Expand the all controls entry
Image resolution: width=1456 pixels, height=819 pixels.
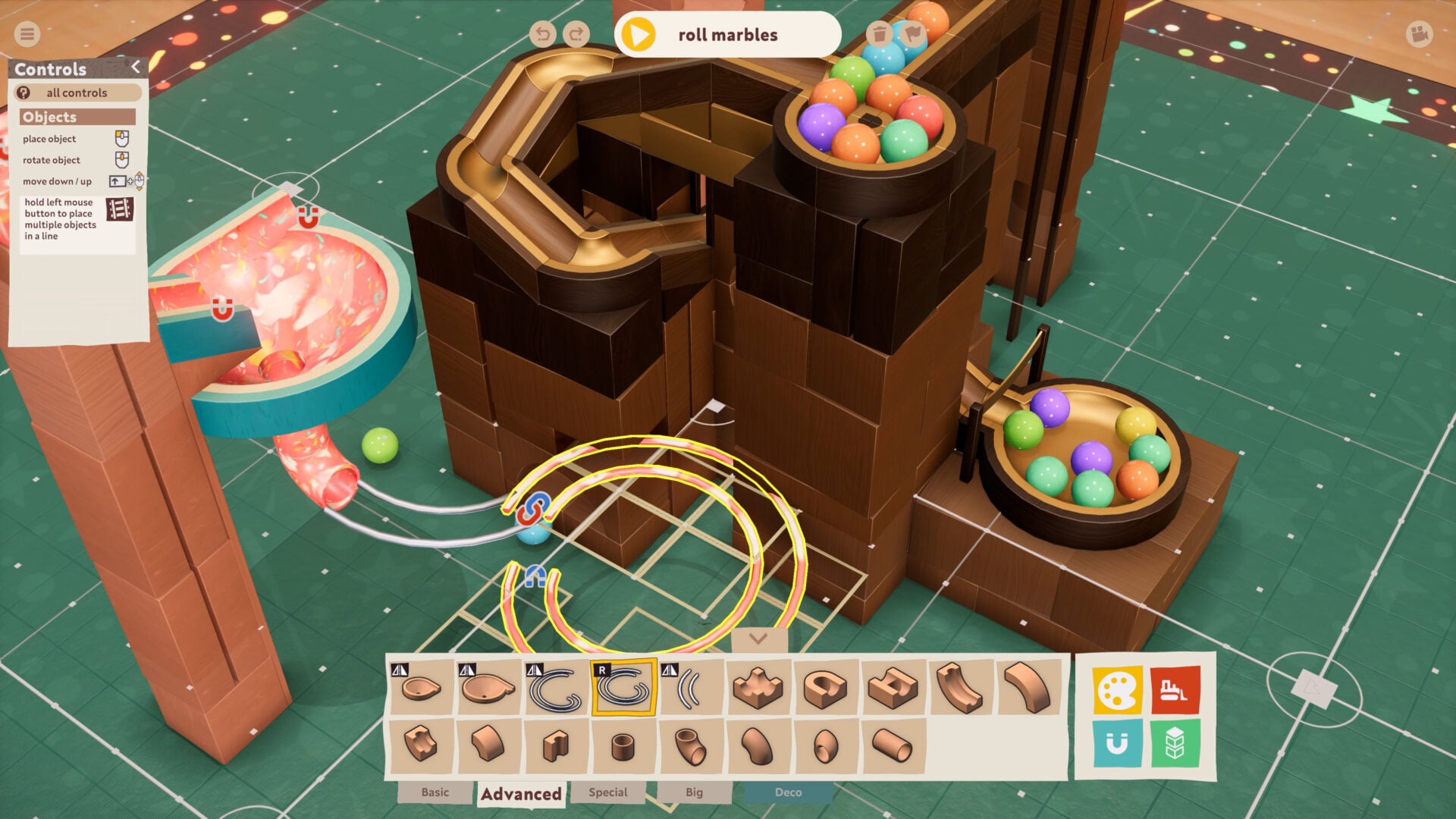76,93
